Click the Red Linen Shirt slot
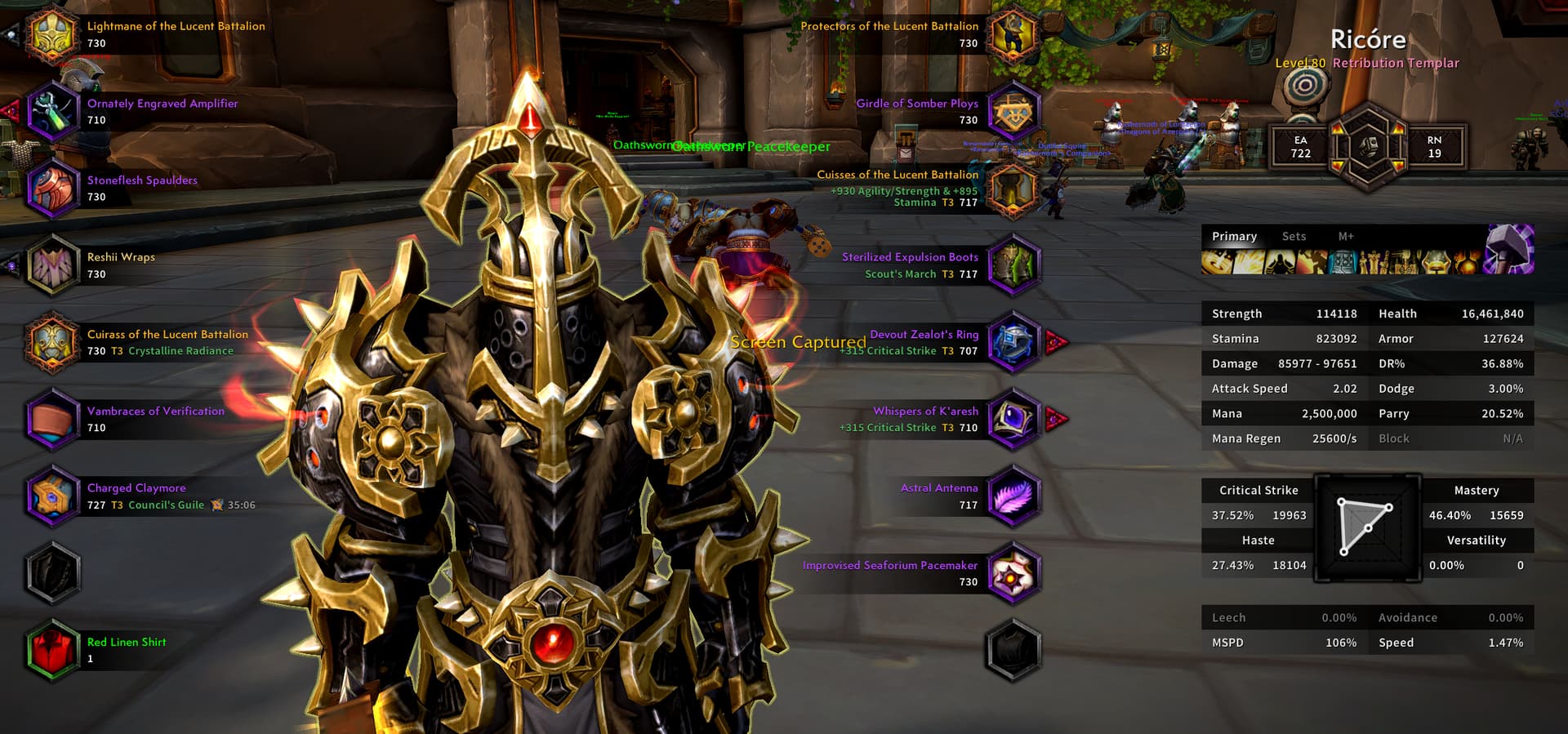Image resolution: width=1568 pixels, height=734 pixels. 52,650
